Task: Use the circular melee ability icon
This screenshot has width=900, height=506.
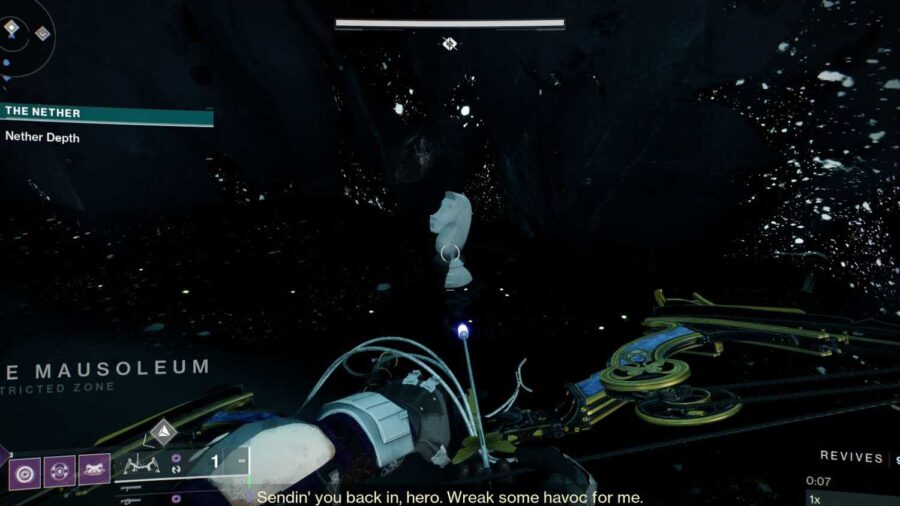Action: point(59,470)
